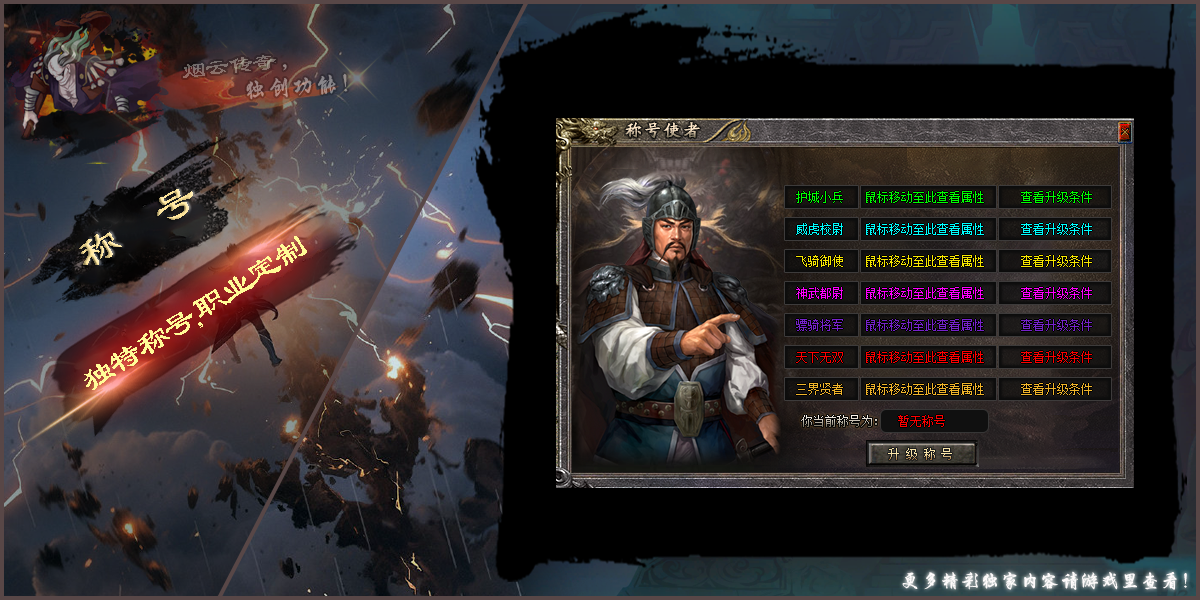Select the cyan 威虎校尉 title
1200x600 pixels.
pyautogui.click(x=820, y=230)
